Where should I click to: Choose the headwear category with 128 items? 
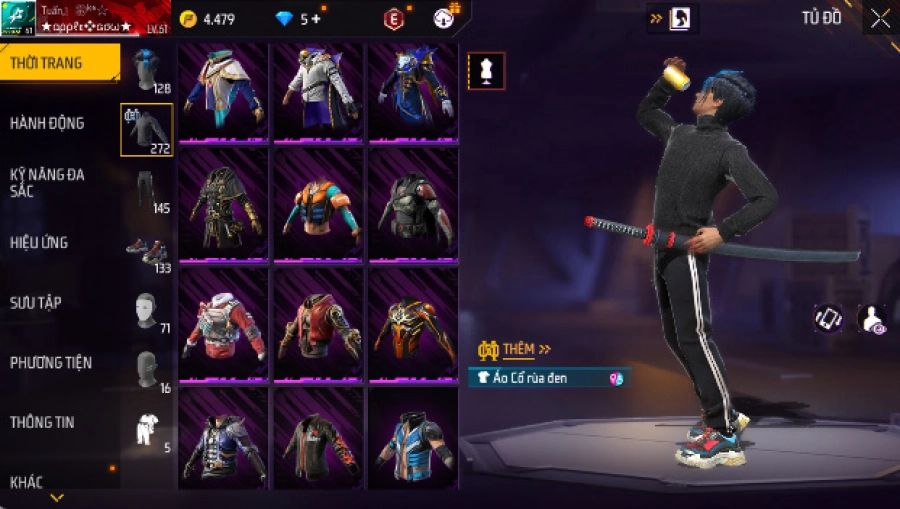point(146,70)
